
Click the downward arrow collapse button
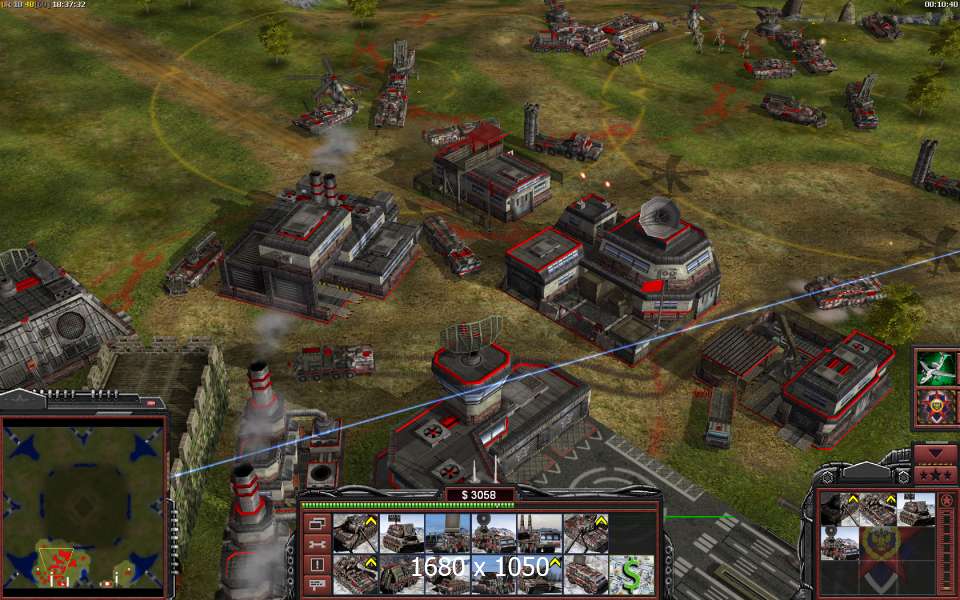click(936, 454)
